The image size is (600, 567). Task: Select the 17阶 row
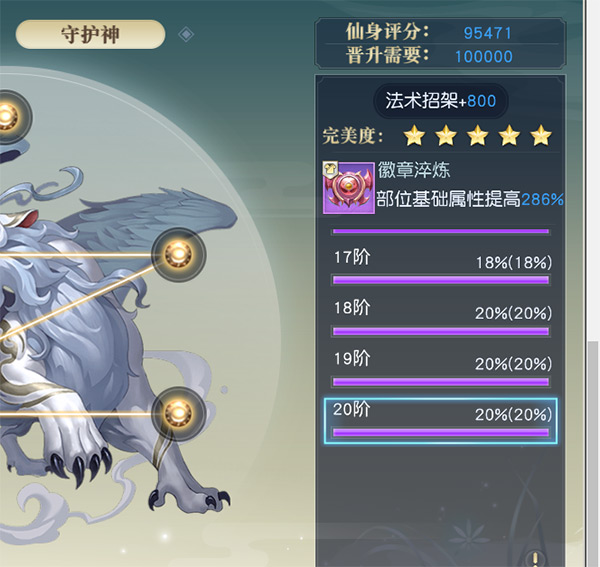[x=441, y=270]
